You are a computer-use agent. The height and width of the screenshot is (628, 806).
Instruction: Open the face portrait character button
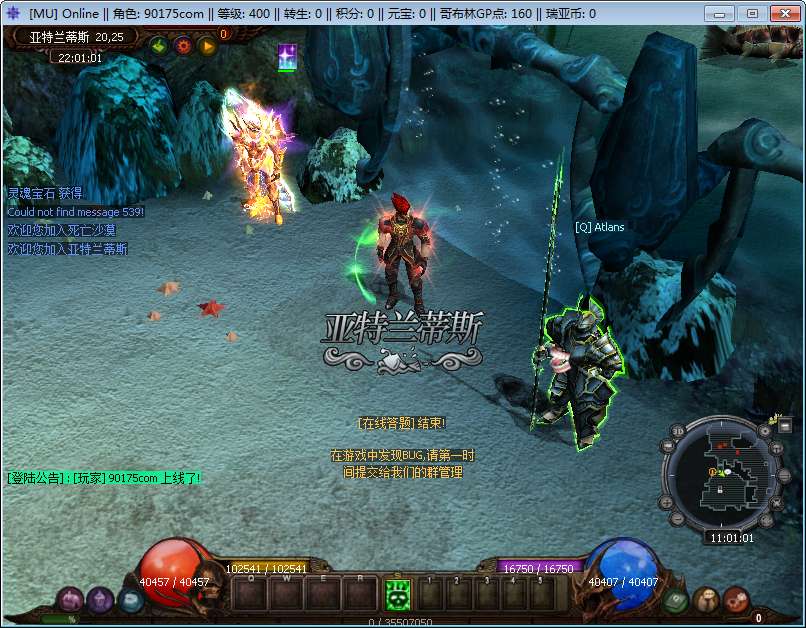point(706,600)
